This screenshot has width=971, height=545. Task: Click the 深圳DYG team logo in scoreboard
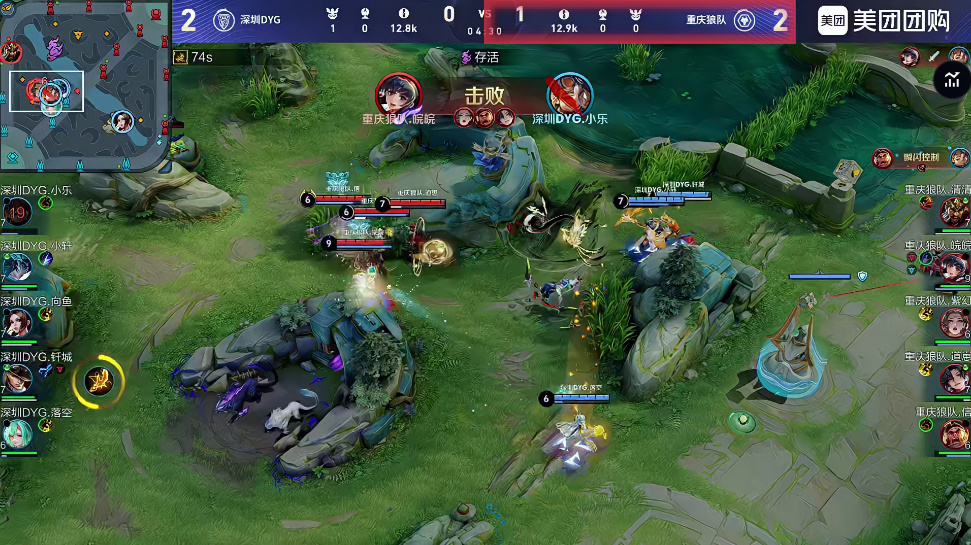[x=225, y=20]
